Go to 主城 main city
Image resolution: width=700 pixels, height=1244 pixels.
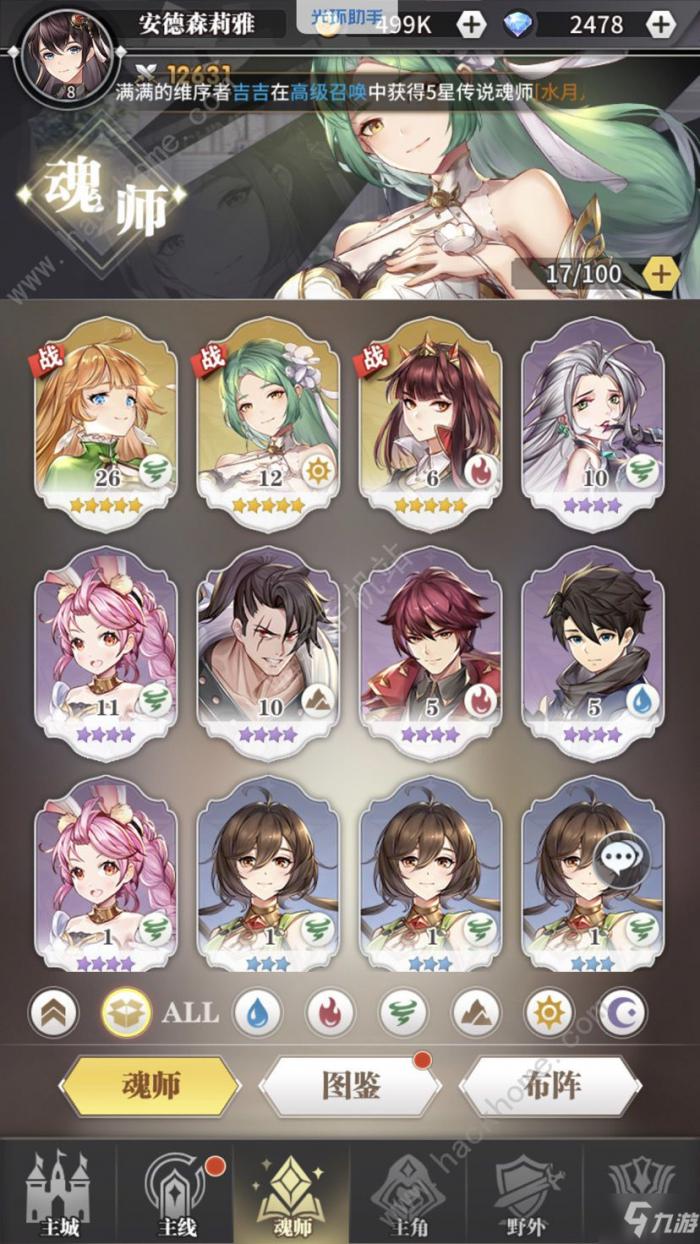[x=57, y=1193]
